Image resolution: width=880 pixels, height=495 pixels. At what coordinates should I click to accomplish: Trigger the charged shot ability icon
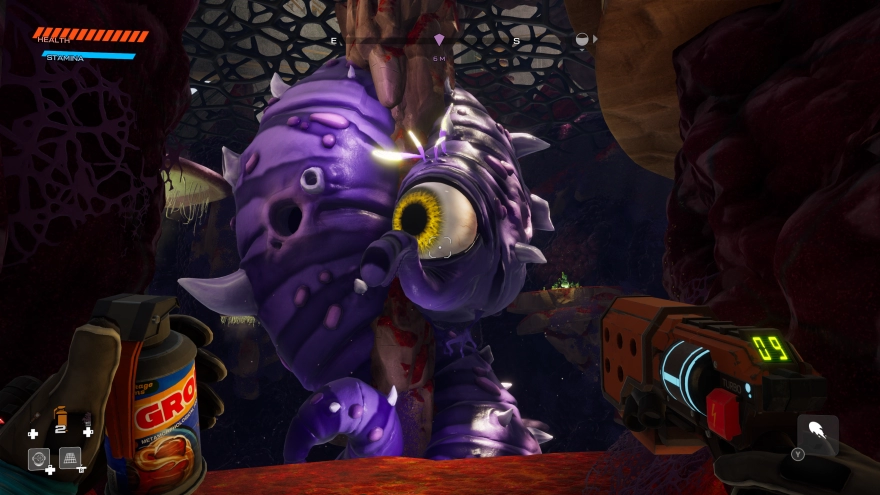(x=817, y=435)
